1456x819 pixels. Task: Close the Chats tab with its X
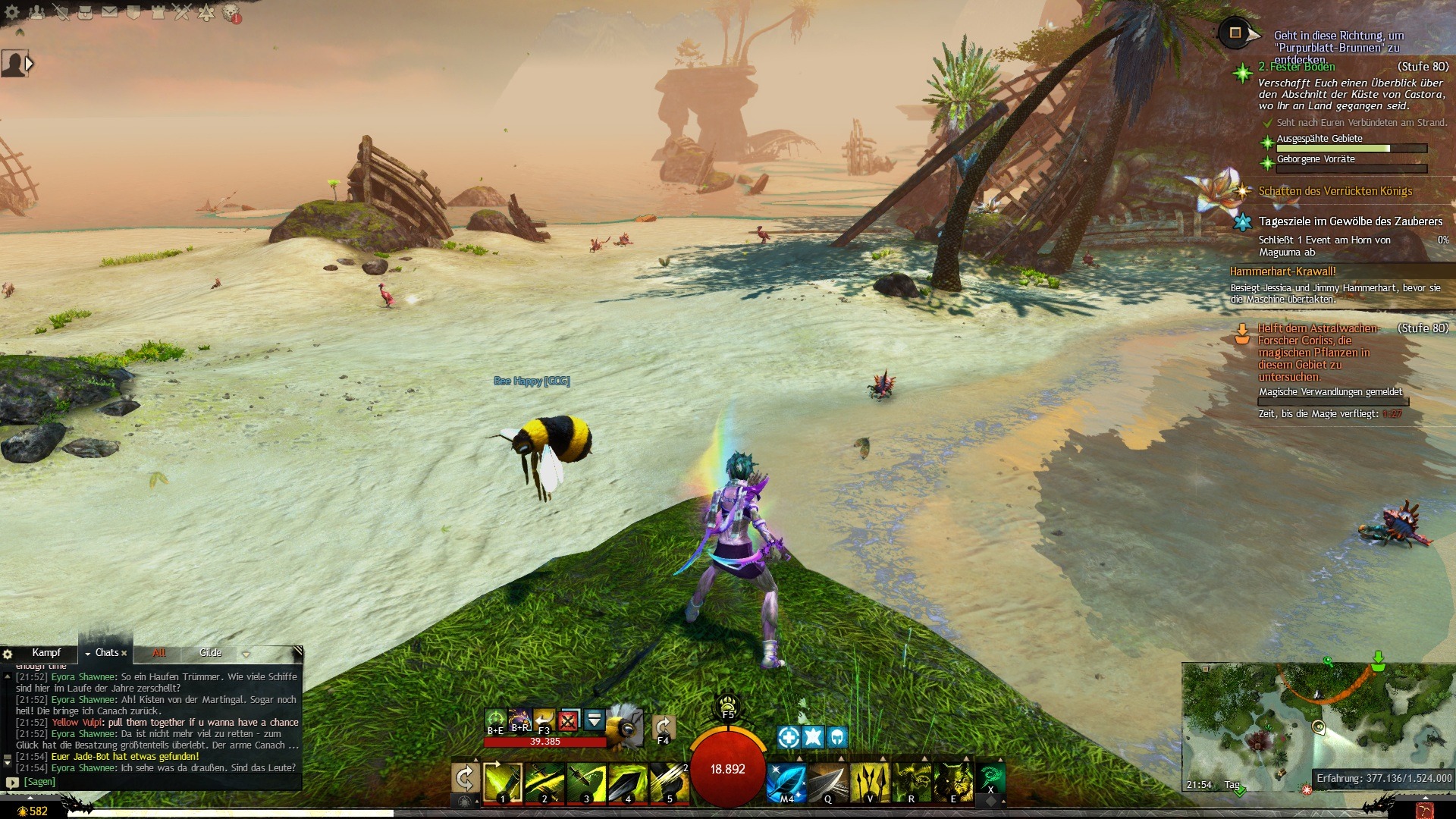[x=124, y=653]
